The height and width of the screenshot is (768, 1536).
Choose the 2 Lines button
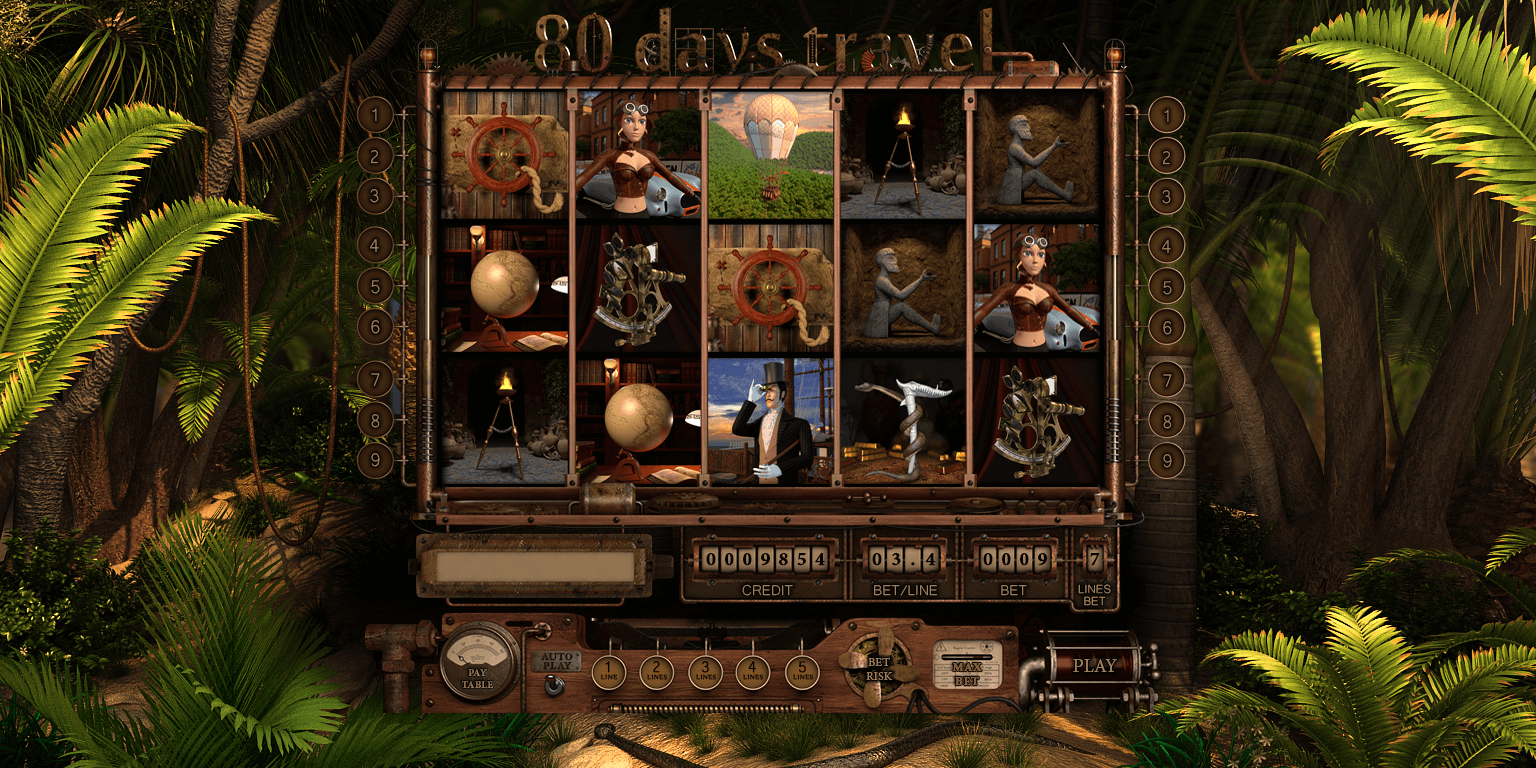(656, 672)
